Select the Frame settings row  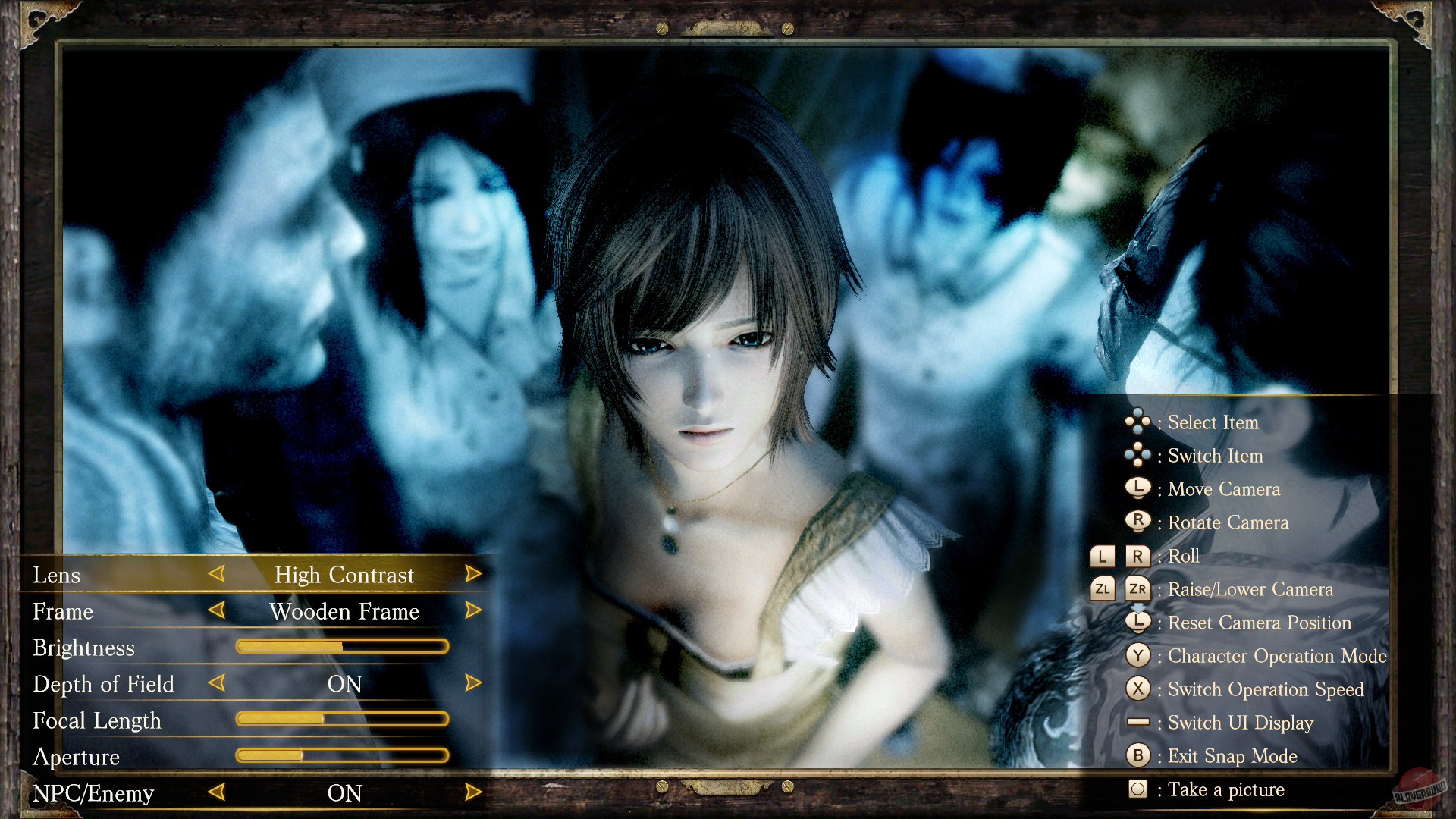(63, 611)
